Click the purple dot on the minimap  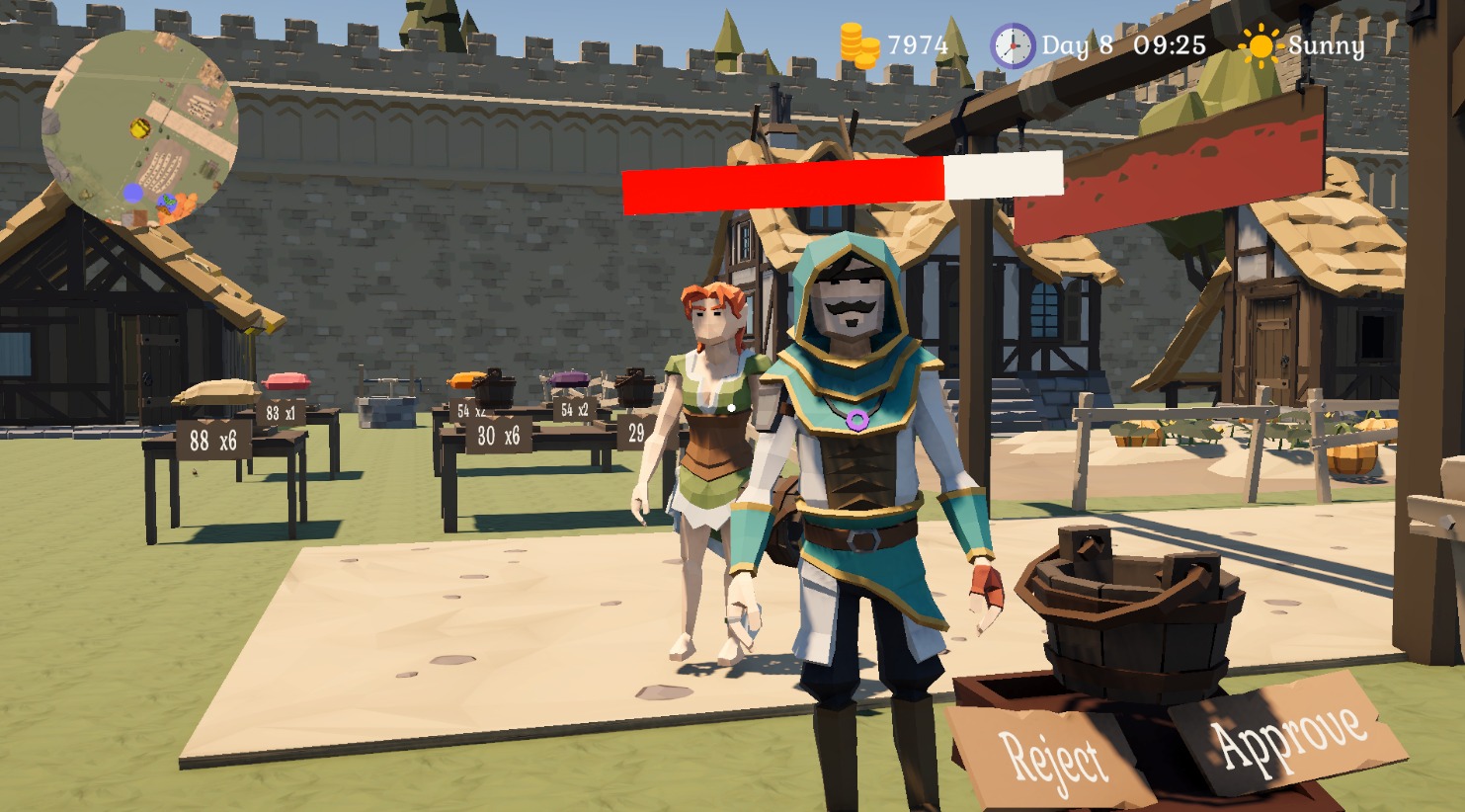pyautogui.click(x=168, y=203)
